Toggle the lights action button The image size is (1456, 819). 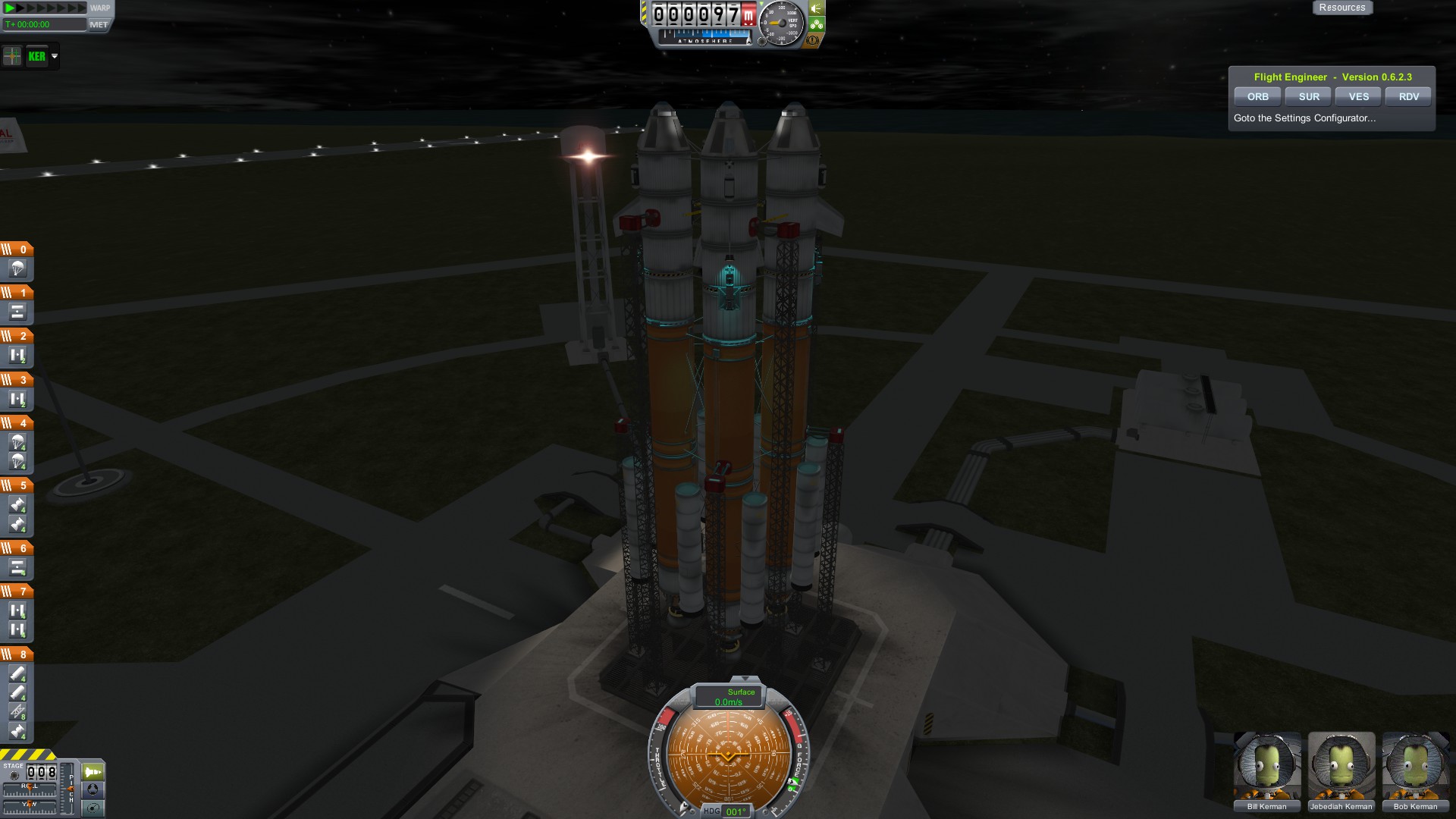click(816, 8)
